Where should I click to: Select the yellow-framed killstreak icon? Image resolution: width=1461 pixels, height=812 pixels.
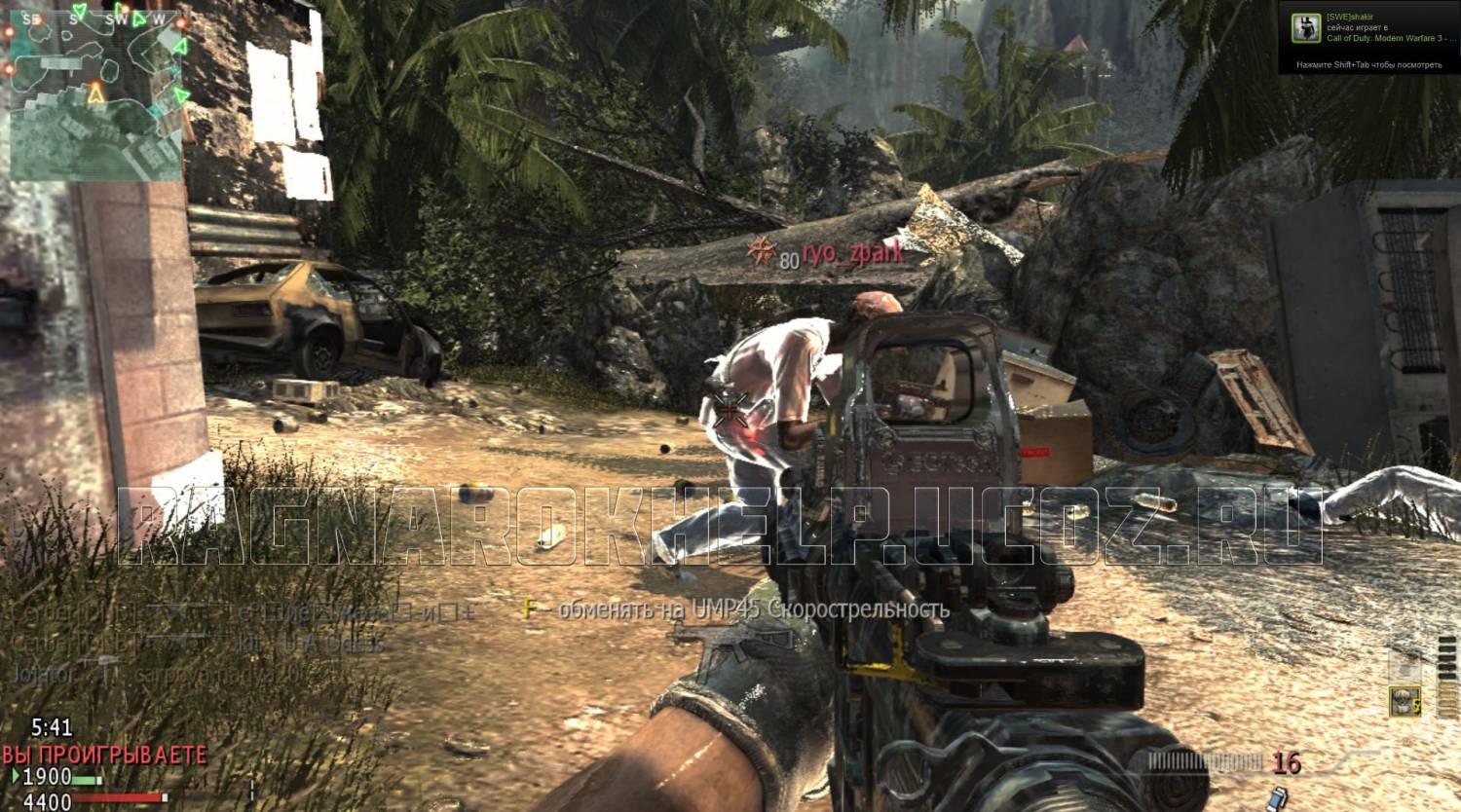pyautogui.click(x=1404, y=702)
